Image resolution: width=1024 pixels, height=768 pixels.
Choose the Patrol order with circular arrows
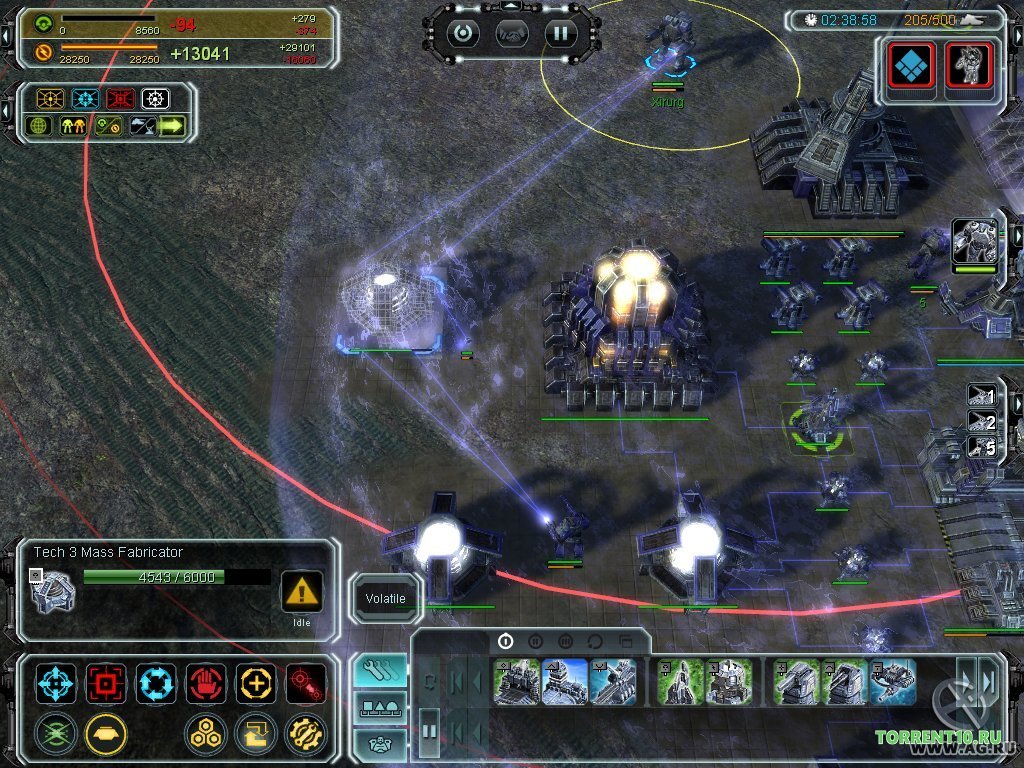[156, 683]
